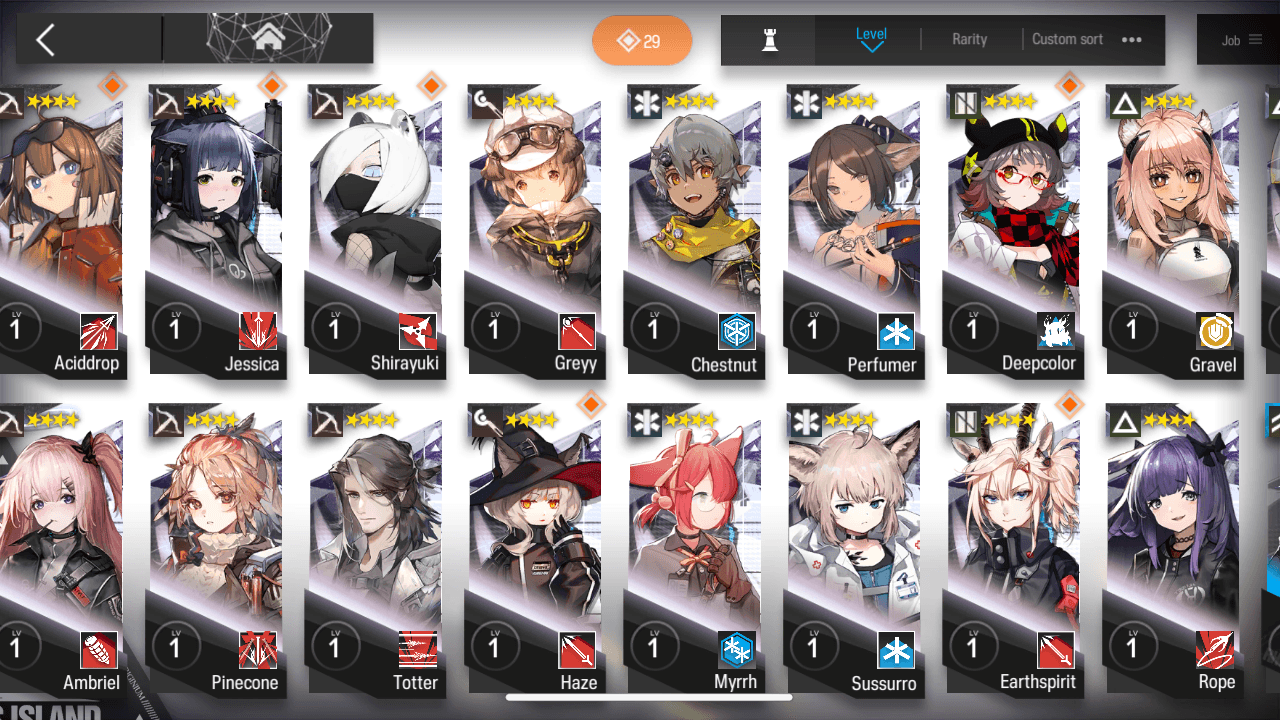Go back using the arrow button
This screenshot has height=720, width=1280.
click(x=45, y=40)
